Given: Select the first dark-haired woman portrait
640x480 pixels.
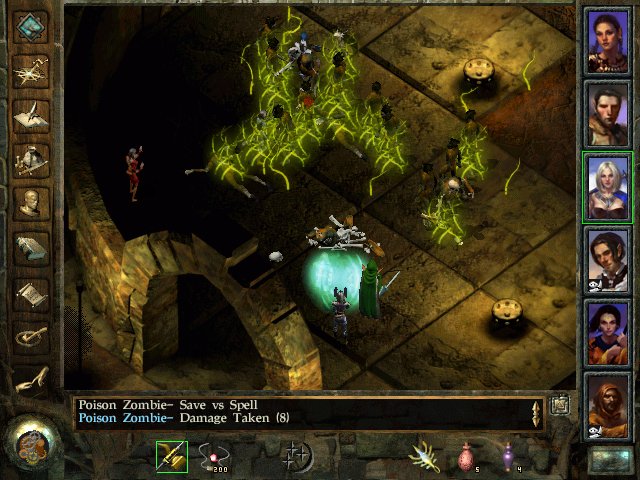Looking at the screenshot, I should pyautogui.click(x=607, y=41).
